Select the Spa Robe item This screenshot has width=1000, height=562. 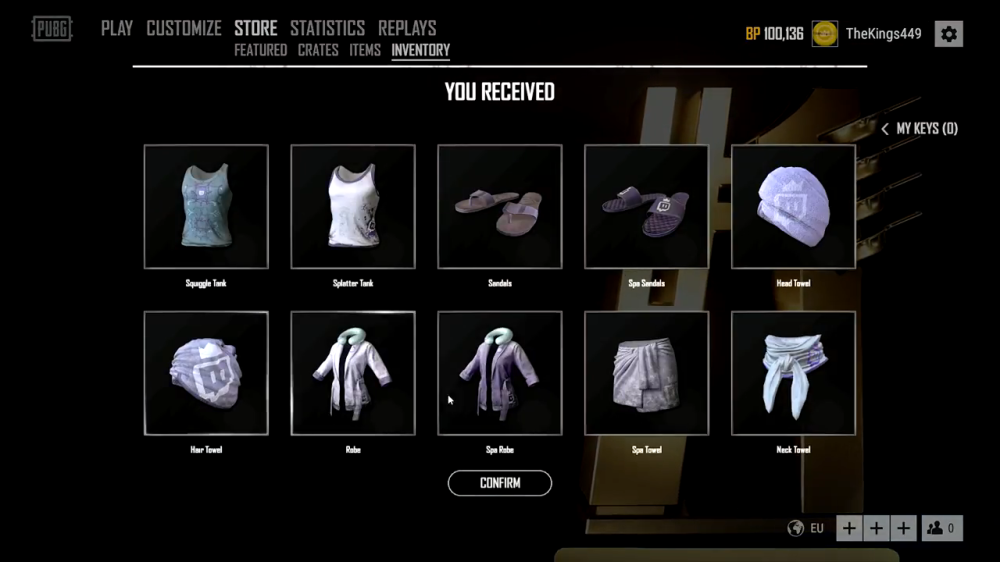pos(500,373)
